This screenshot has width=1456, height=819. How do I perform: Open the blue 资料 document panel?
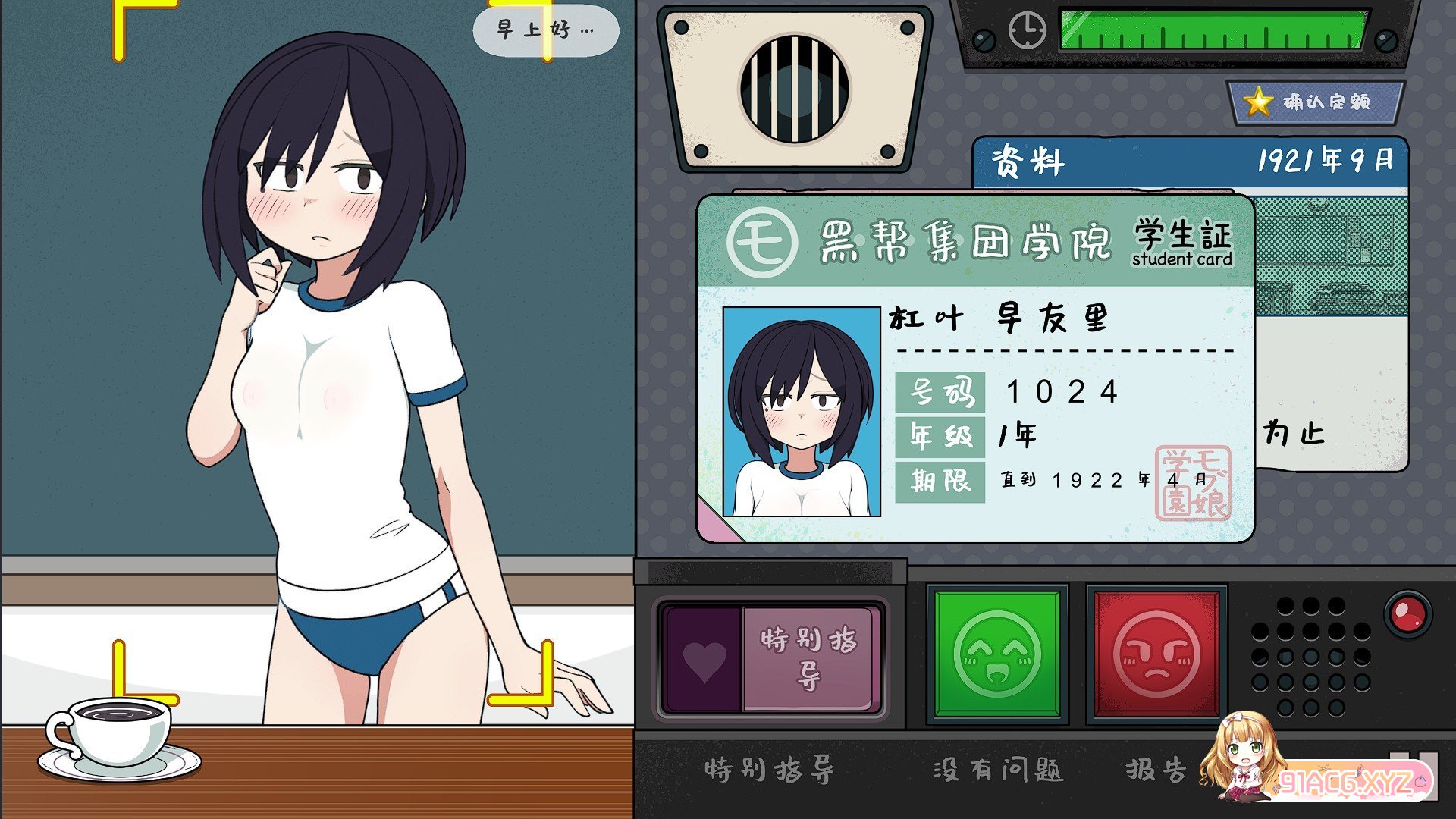pos(1189,162)
